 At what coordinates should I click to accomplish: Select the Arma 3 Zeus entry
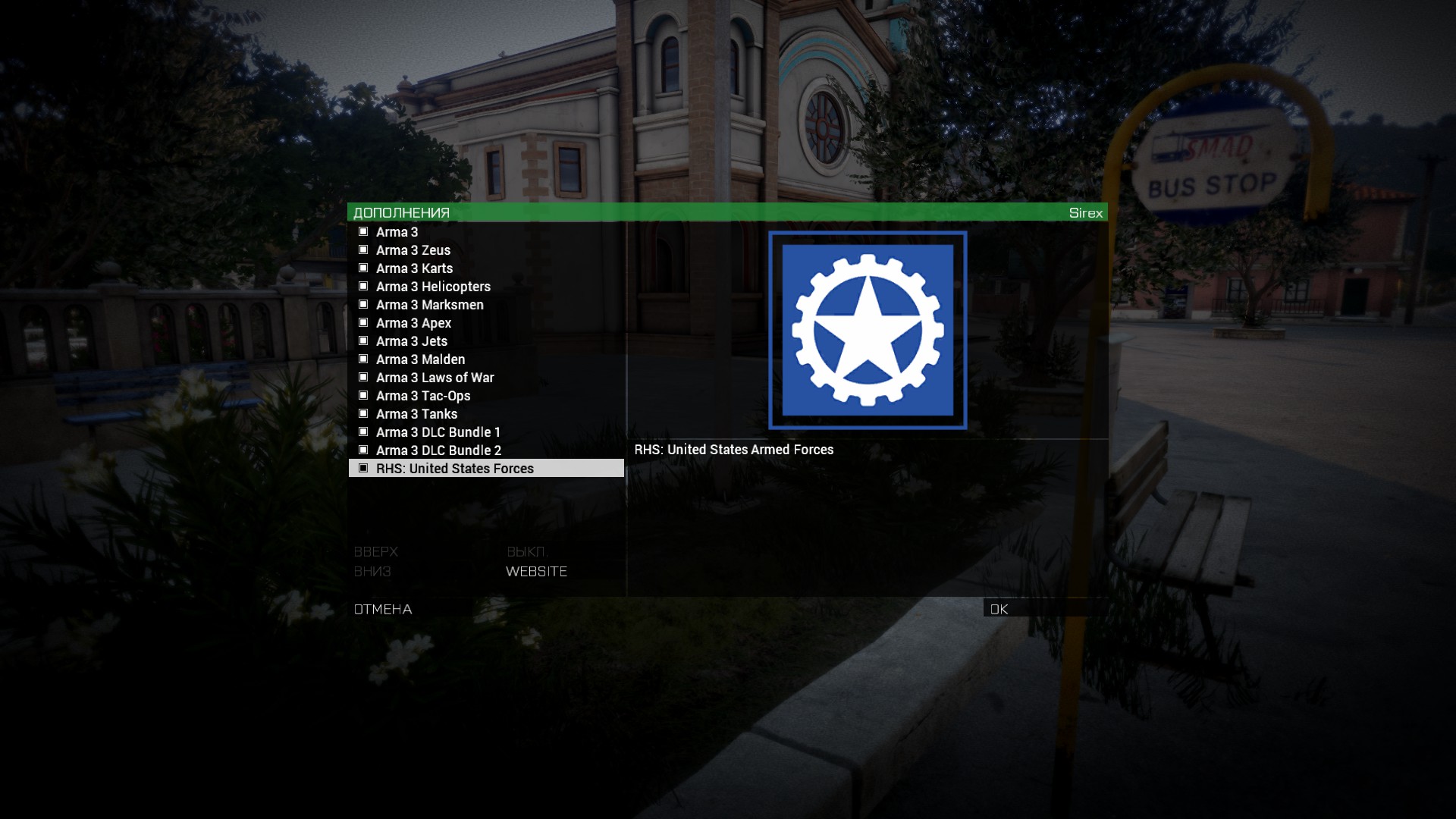tap(413, 250)
